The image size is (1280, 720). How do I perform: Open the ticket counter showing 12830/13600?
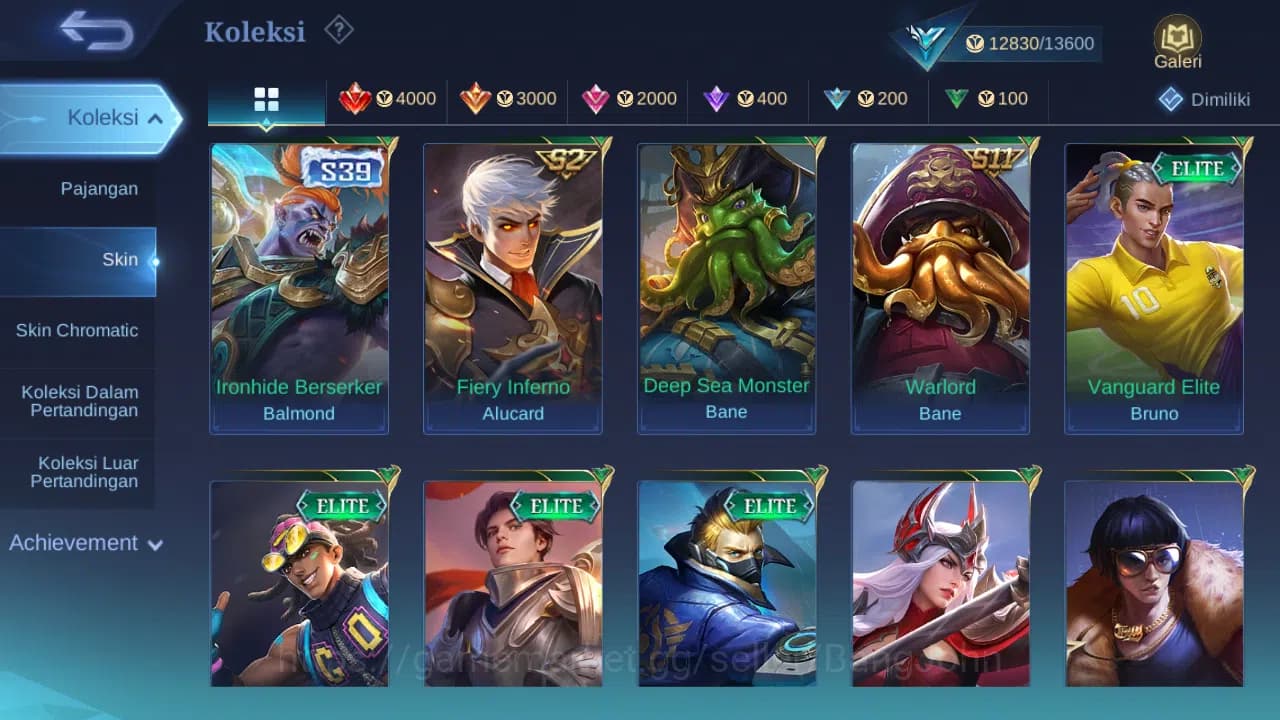point(1040,43)
